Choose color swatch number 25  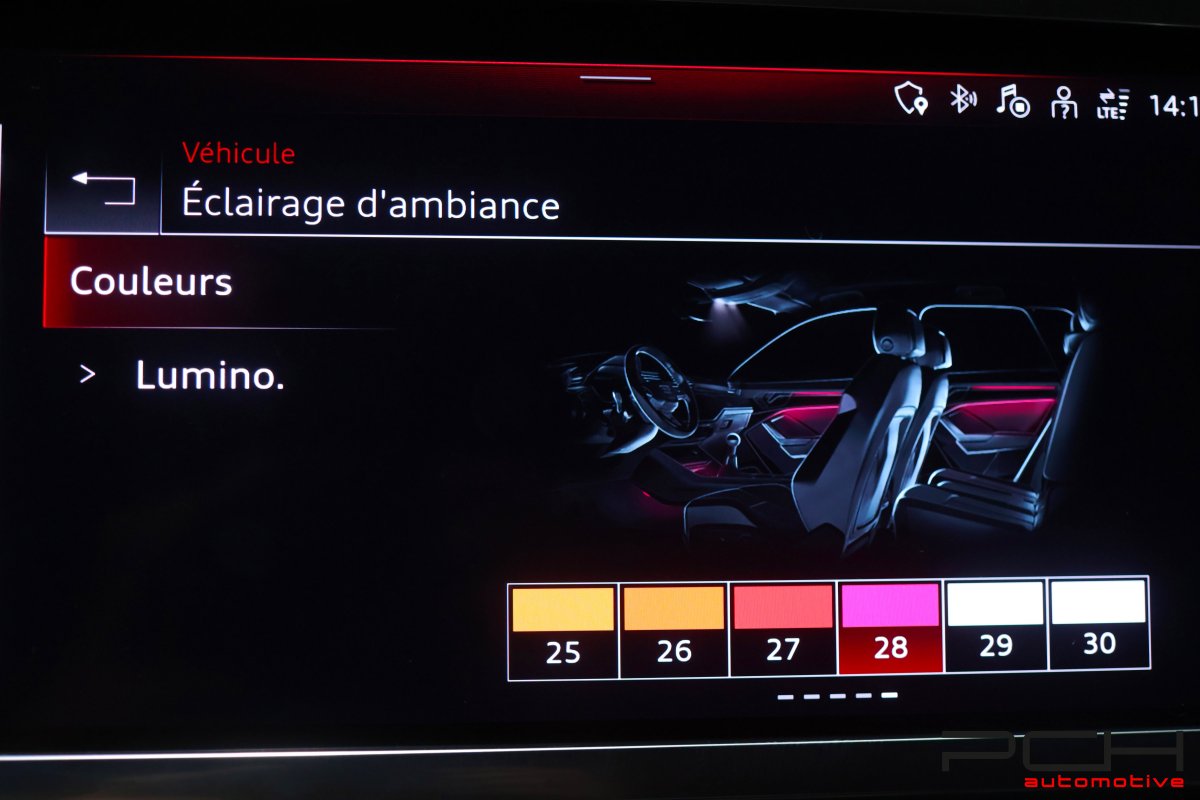tap(563, 628)
